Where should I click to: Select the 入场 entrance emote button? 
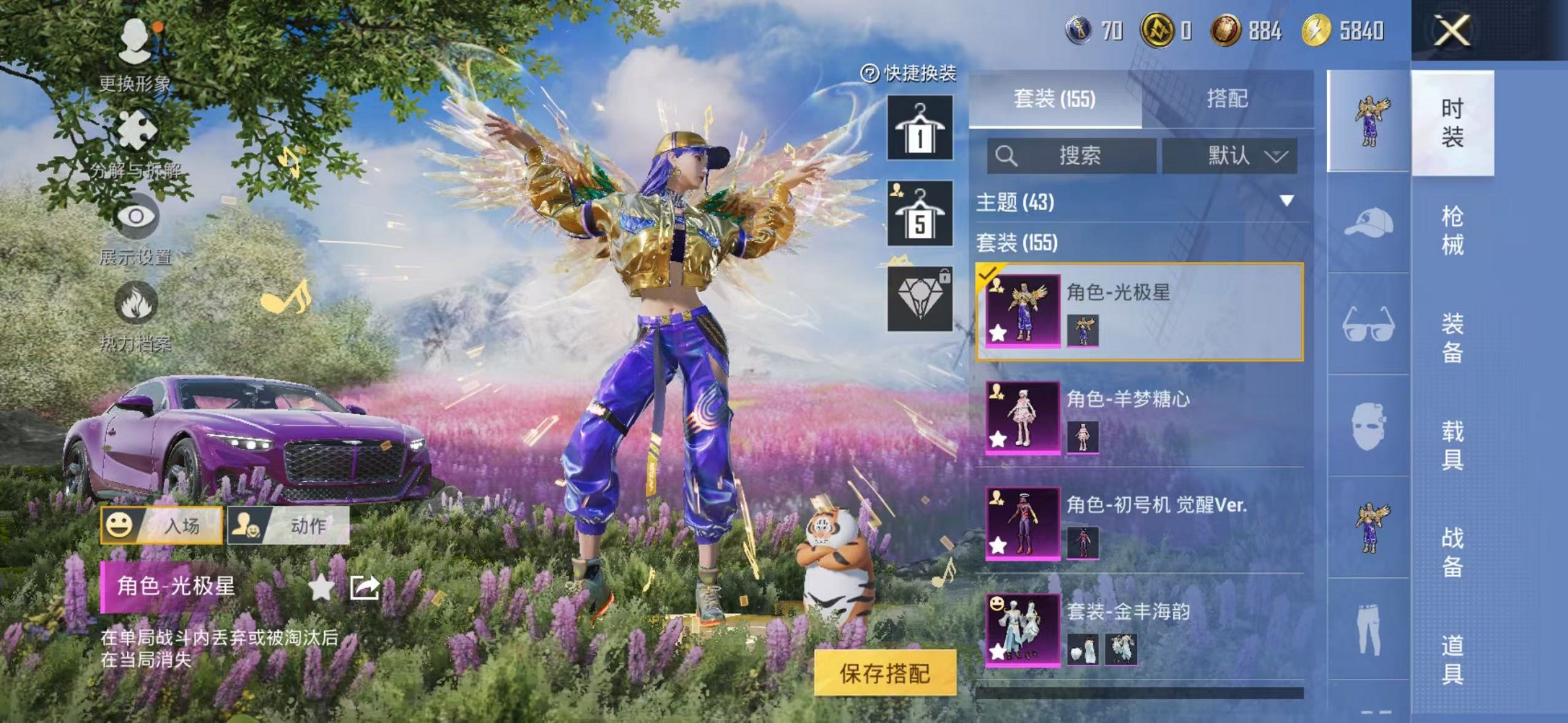162,525
